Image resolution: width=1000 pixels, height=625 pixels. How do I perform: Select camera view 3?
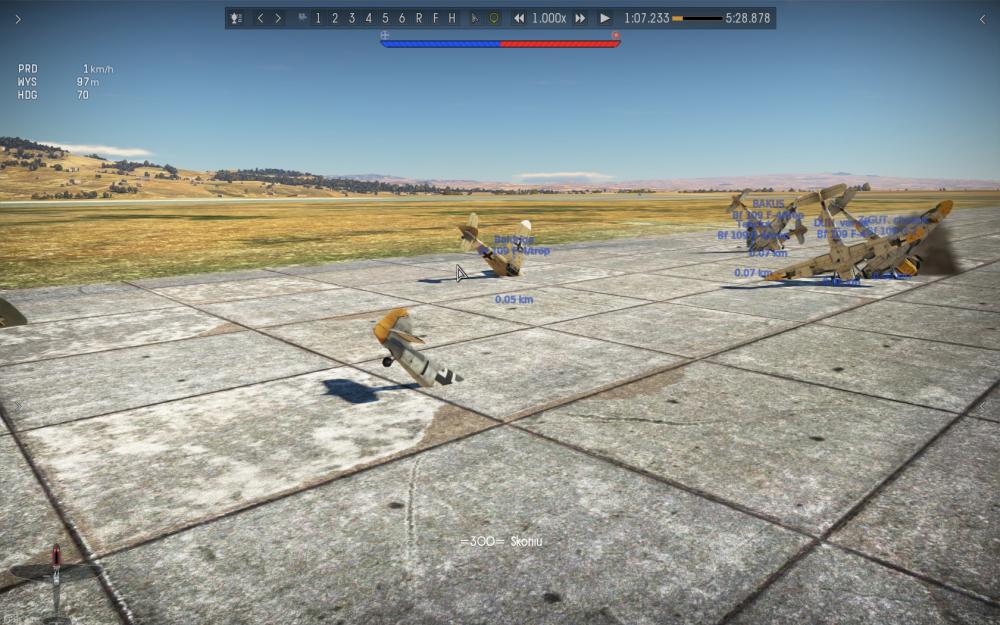coord(352,18)
